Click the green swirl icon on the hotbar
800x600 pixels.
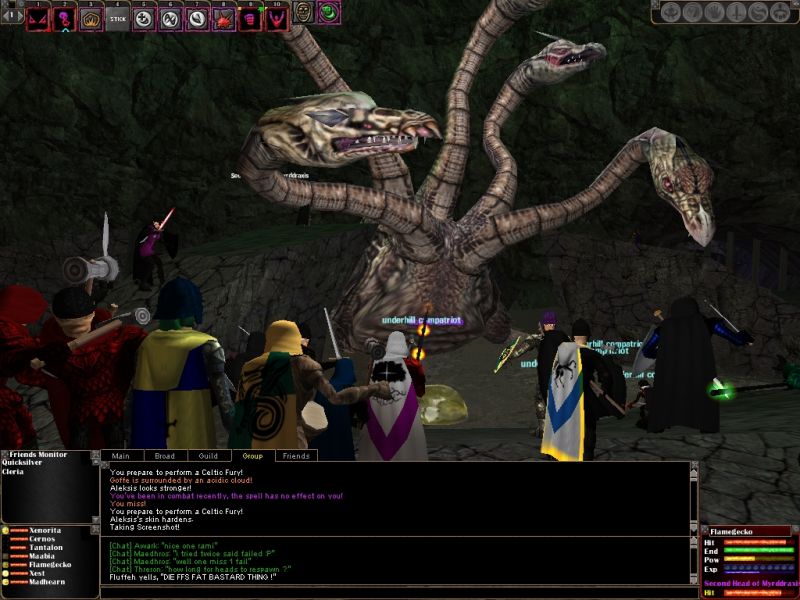[328, 13]
